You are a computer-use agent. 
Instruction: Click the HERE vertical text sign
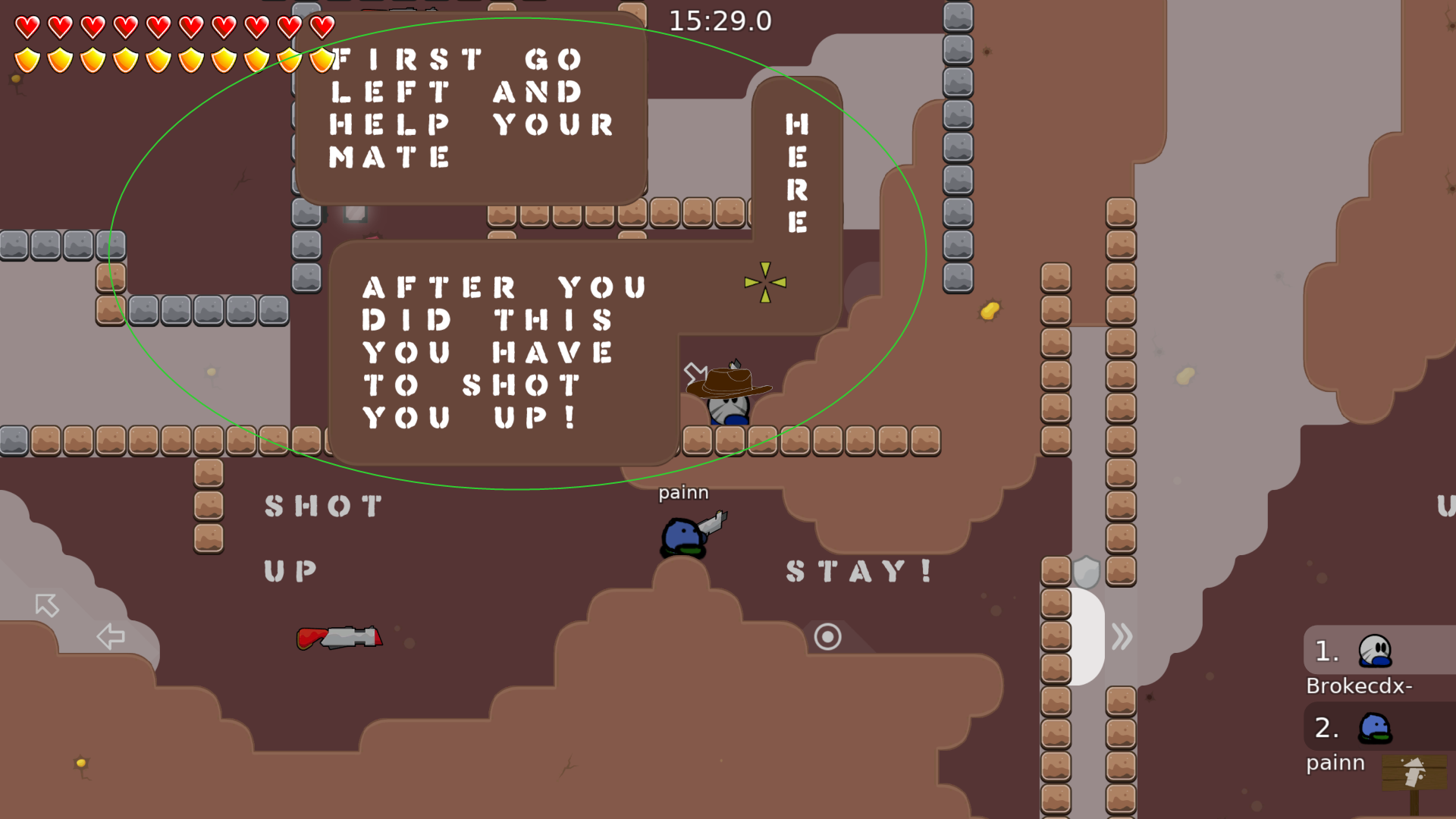(x=796, y=171)
